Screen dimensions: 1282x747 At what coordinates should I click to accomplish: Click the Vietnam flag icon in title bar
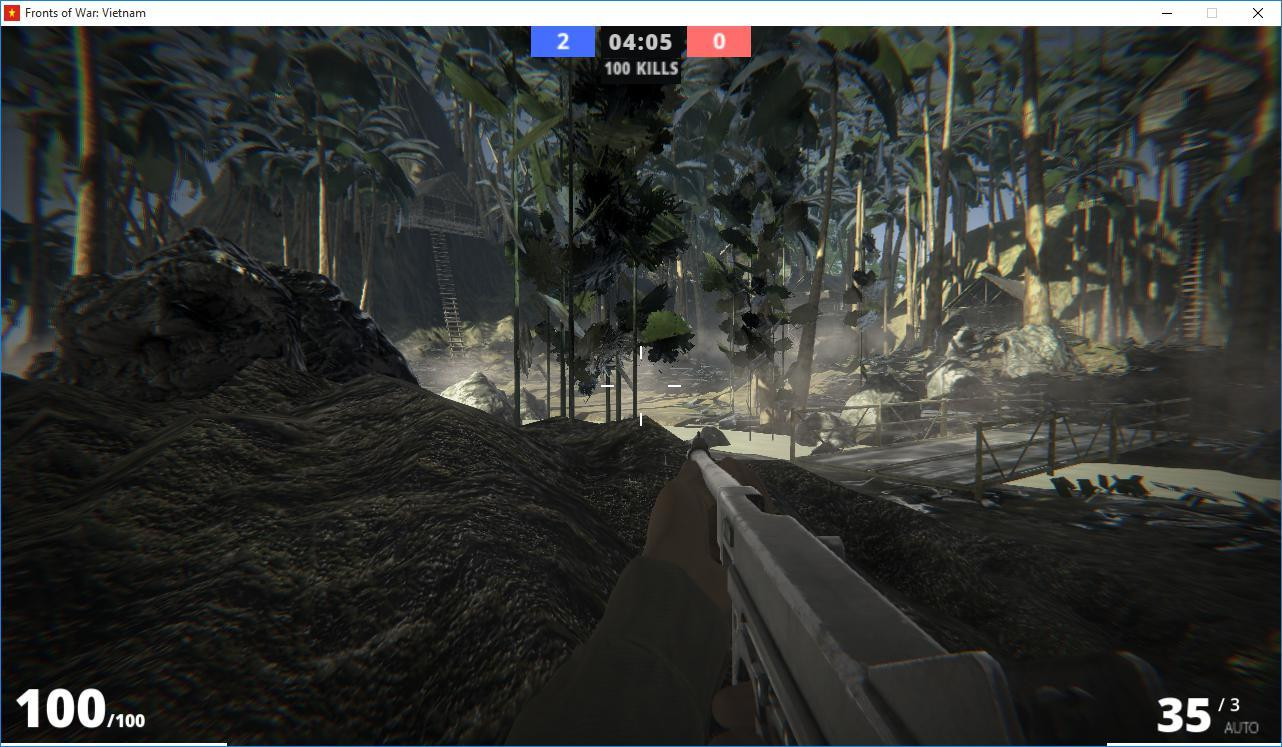coord(10,12)
